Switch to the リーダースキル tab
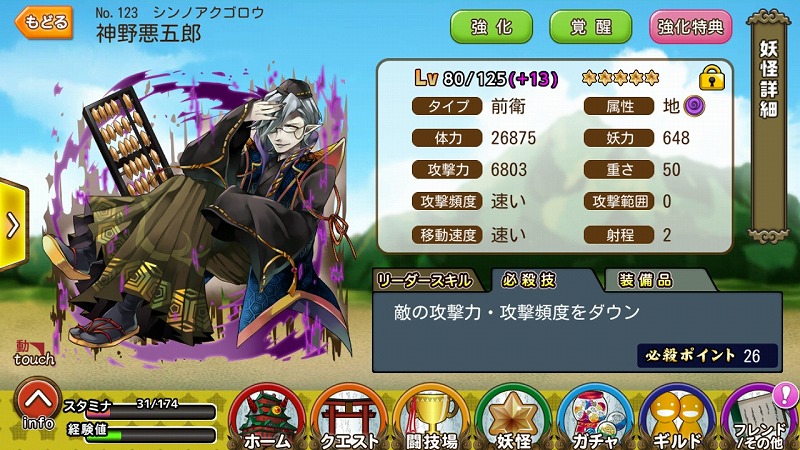Screen dimensions: 800x450 tap(428, 280)
